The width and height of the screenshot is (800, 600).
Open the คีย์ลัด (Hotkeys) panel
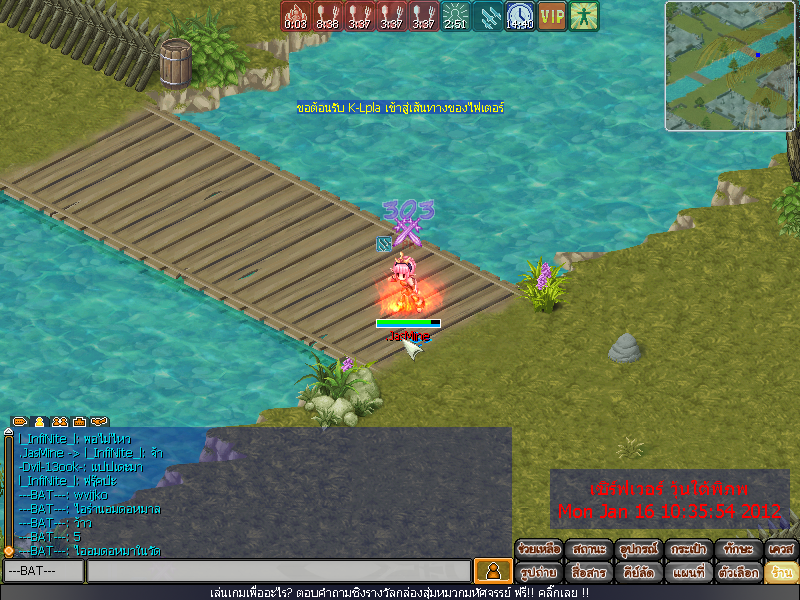pos(636,573)
